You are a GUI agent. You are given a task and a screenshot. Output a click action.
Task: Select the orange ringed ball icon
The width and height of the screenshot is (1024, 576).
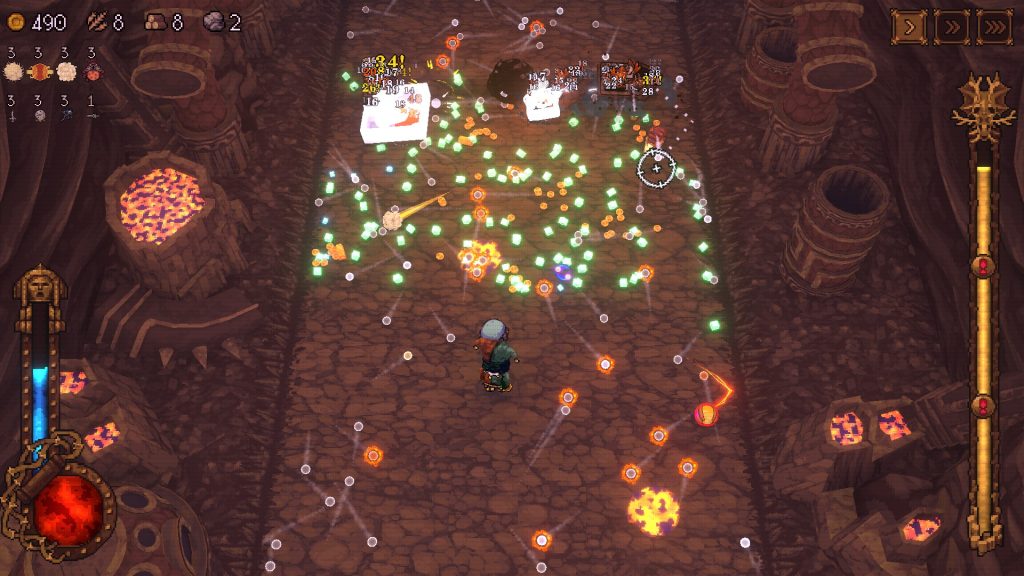click(40, 71)
